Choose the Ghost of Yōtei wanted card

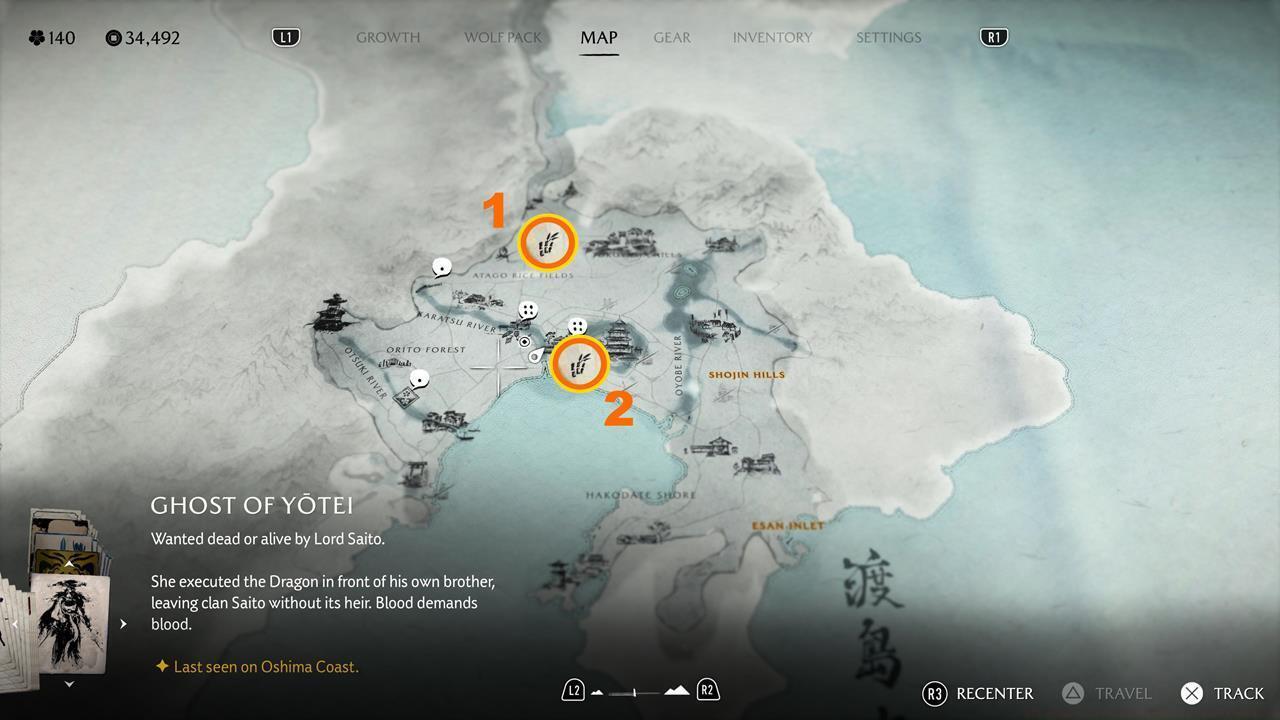pos(71,624)
